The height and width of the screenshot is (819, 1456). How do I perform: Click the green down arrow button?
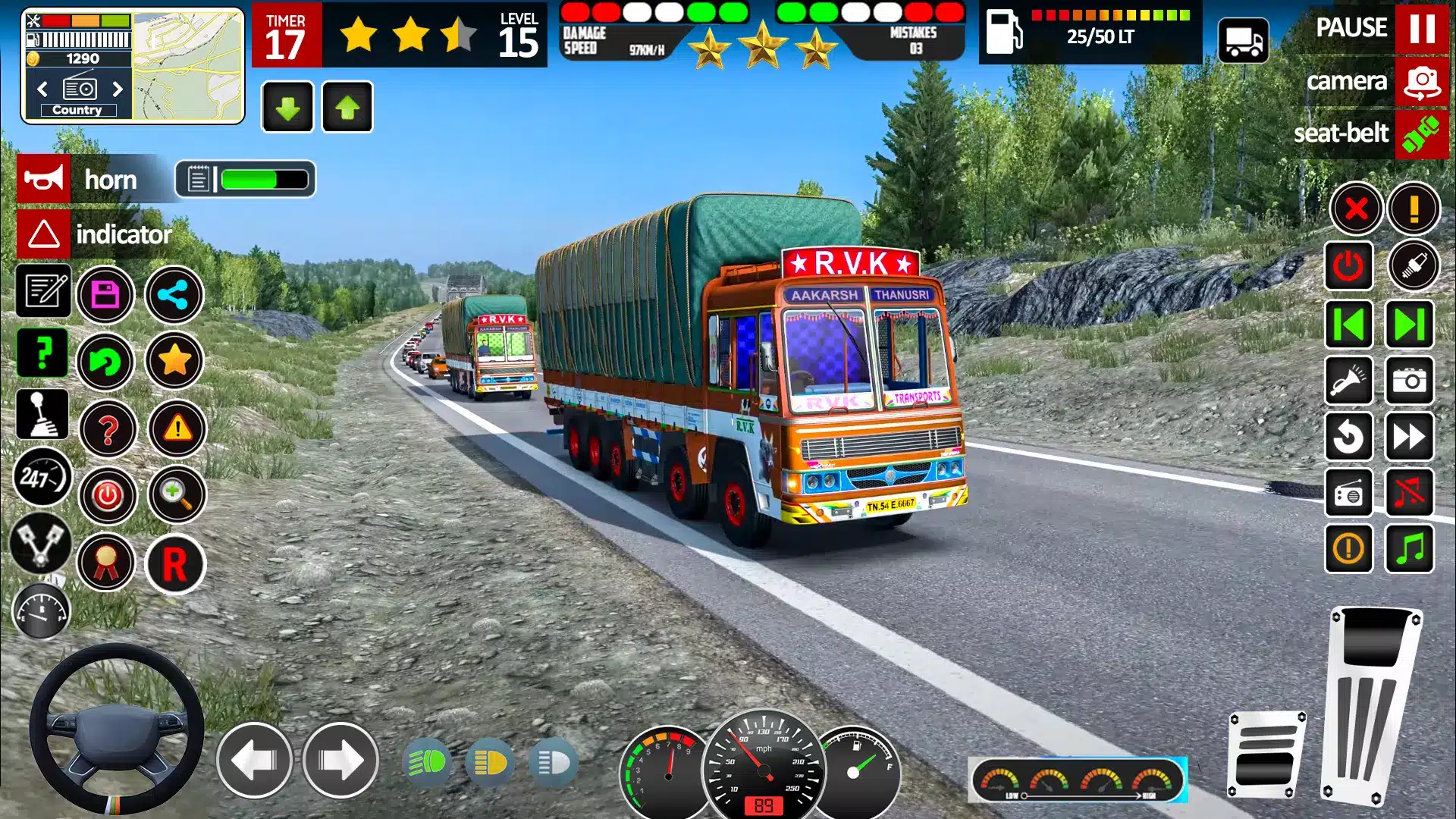click(x=287, y=108)
